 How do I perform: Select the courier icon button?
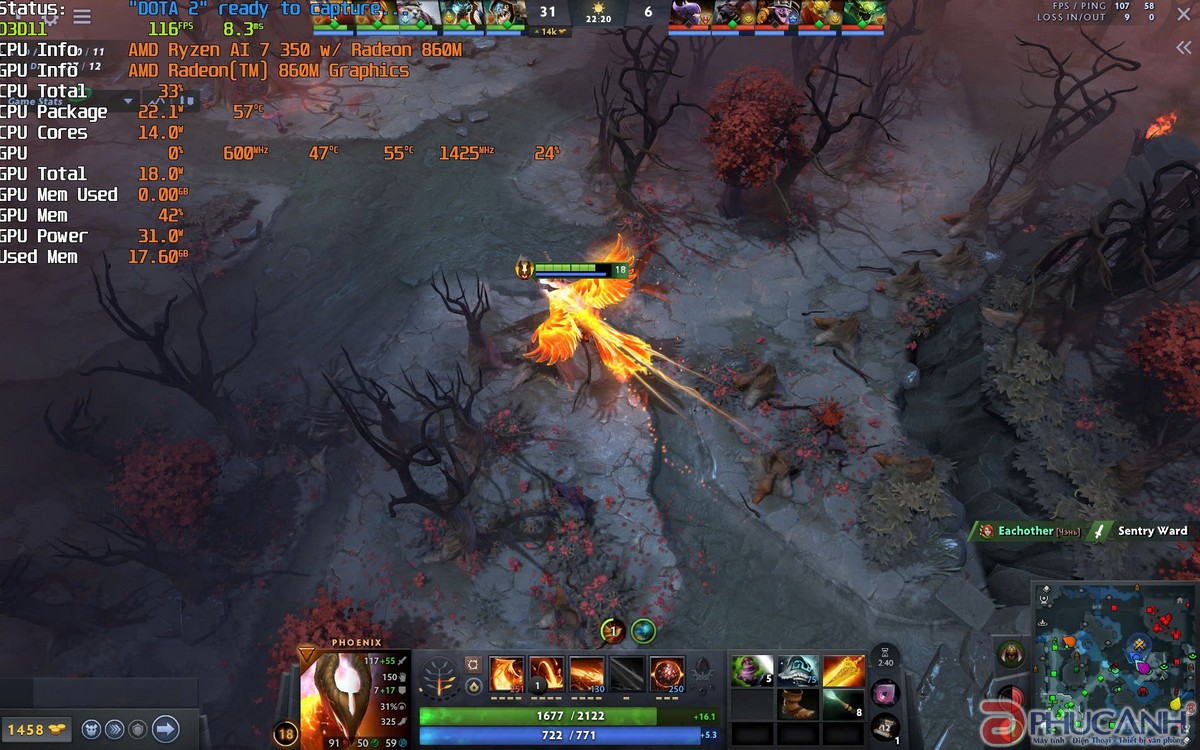tap(91, 729)
